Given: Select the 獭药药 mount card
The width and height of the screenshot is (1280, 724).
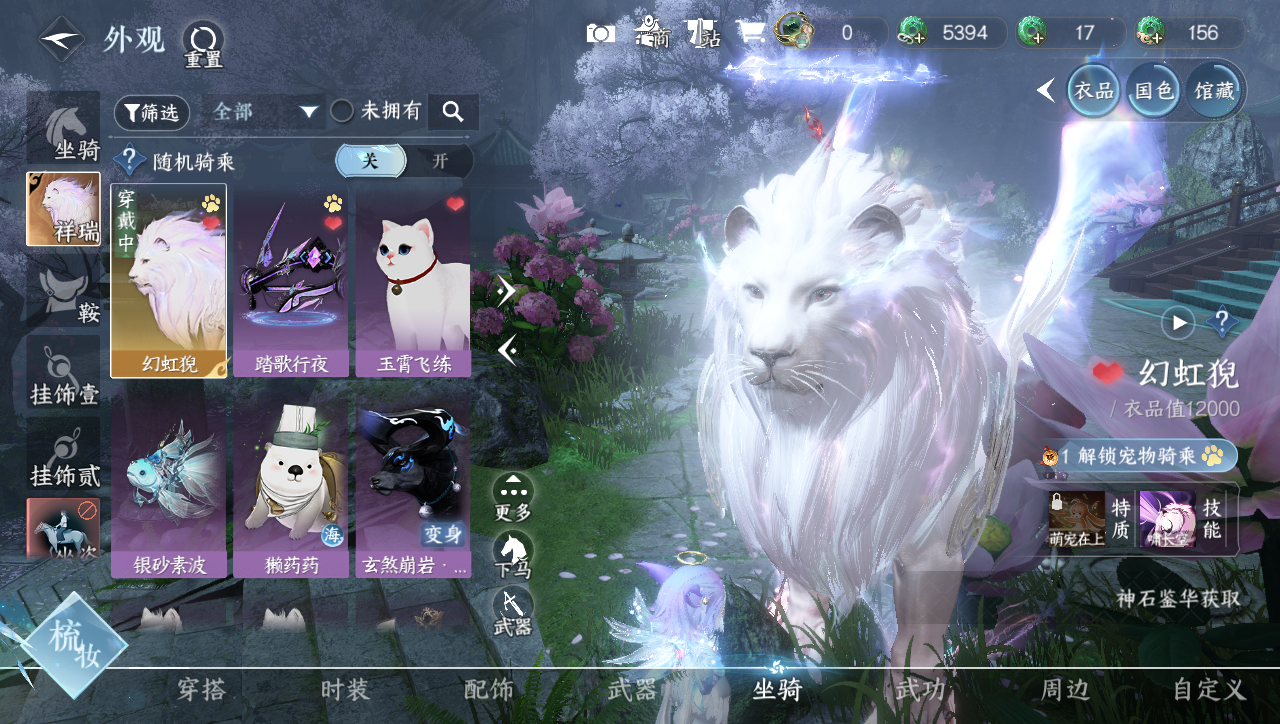Looking at the screenshot, I should [291, 488].
